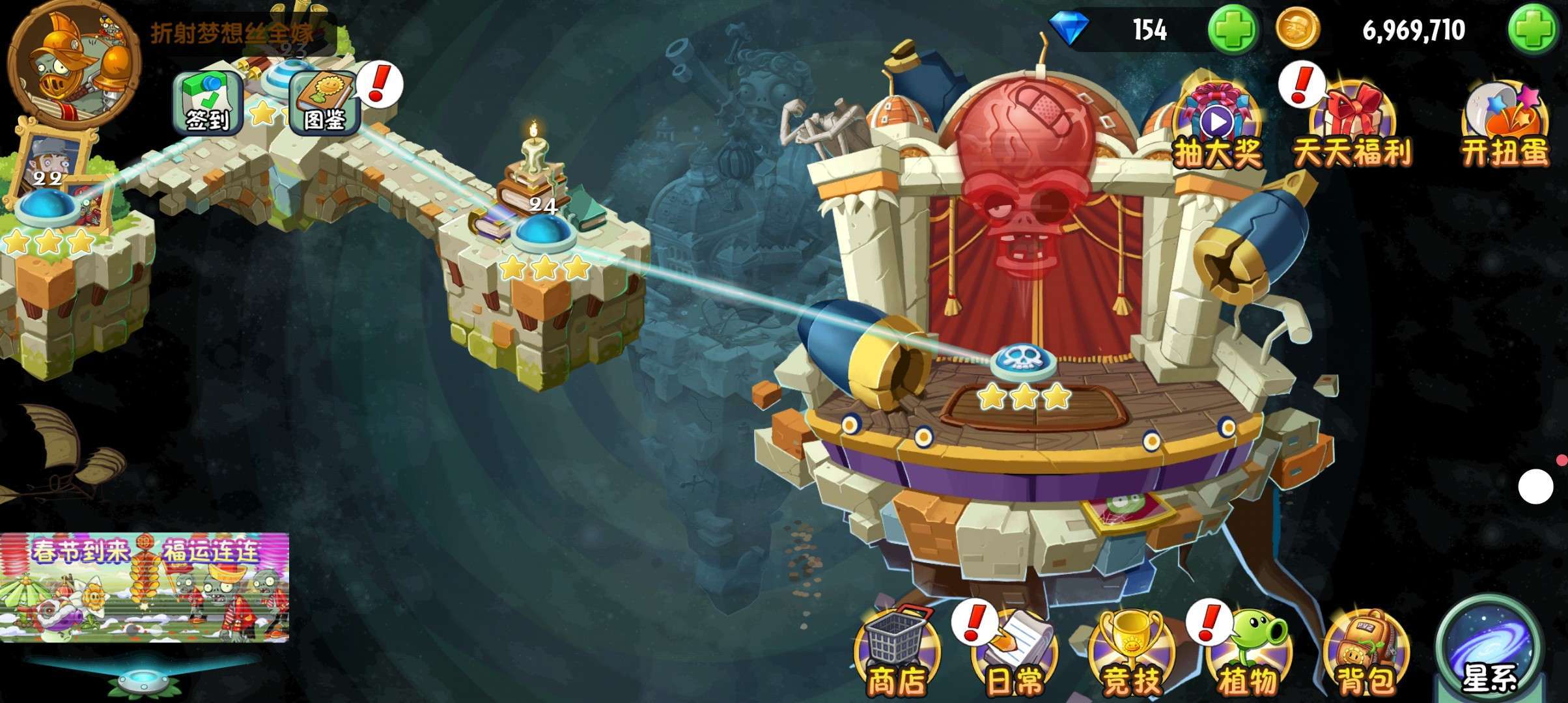The width and height of the screenshot is (1568, 703).
Task: Tap the white floating assist dot
Action: click(1535, 486)
